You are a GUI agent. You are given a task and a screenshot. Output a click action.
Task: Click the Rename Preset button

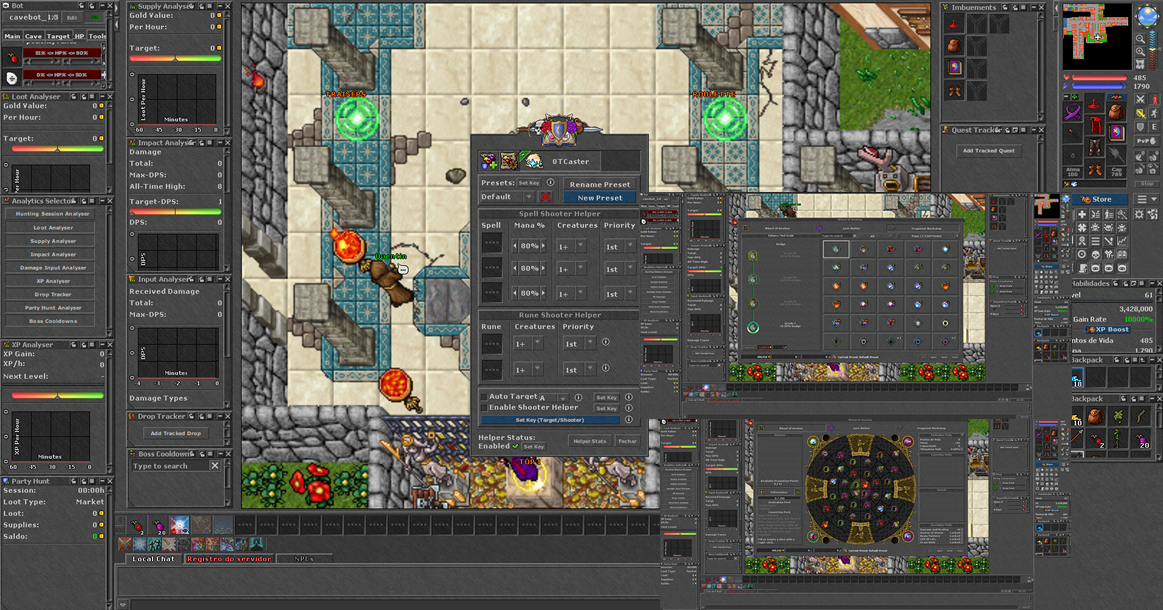tap(600, 184)
